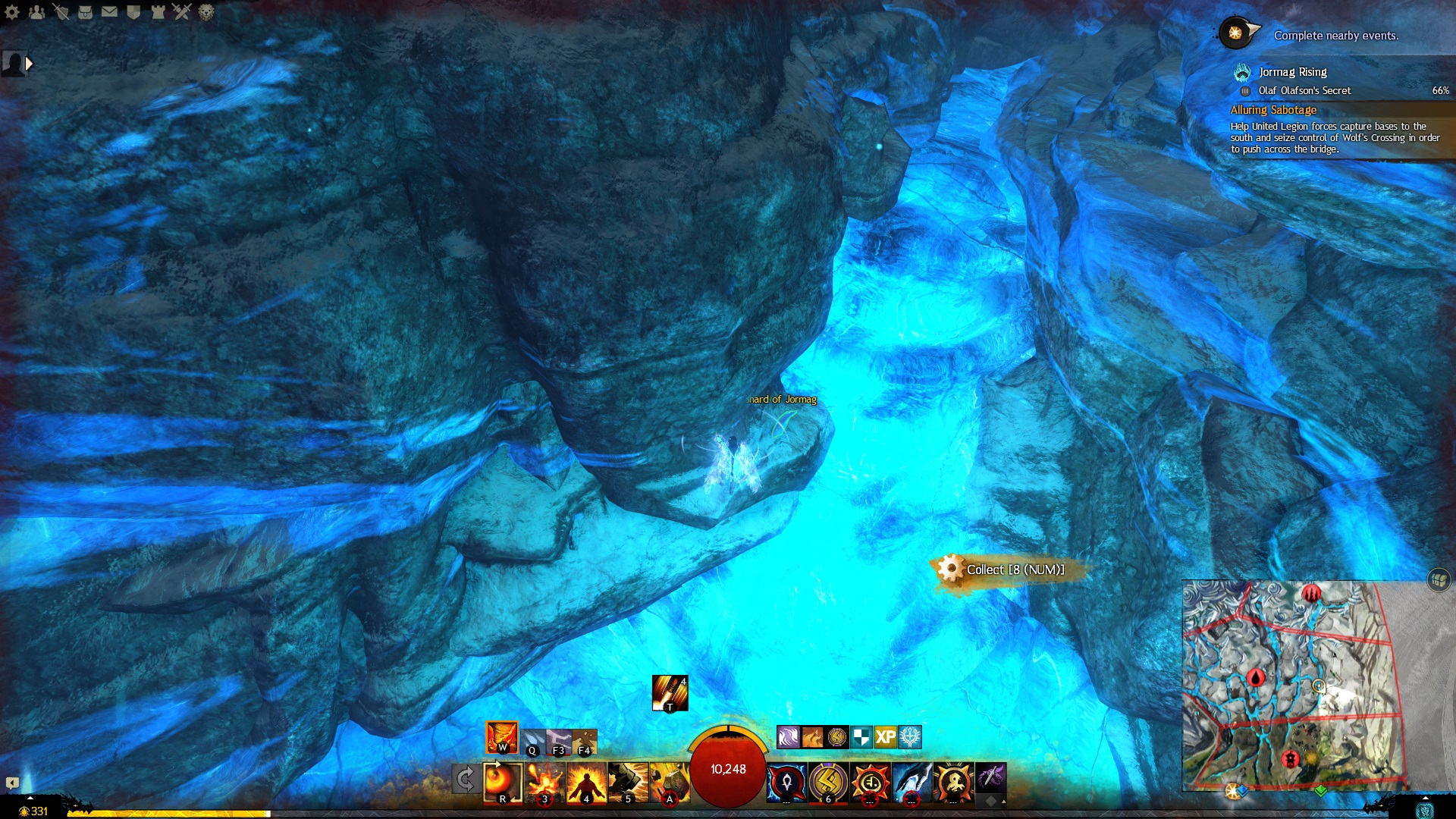Click the Jormag Rising achievement tracker
Viewport: 1456px width, 819px height.
pos(1292,72)
